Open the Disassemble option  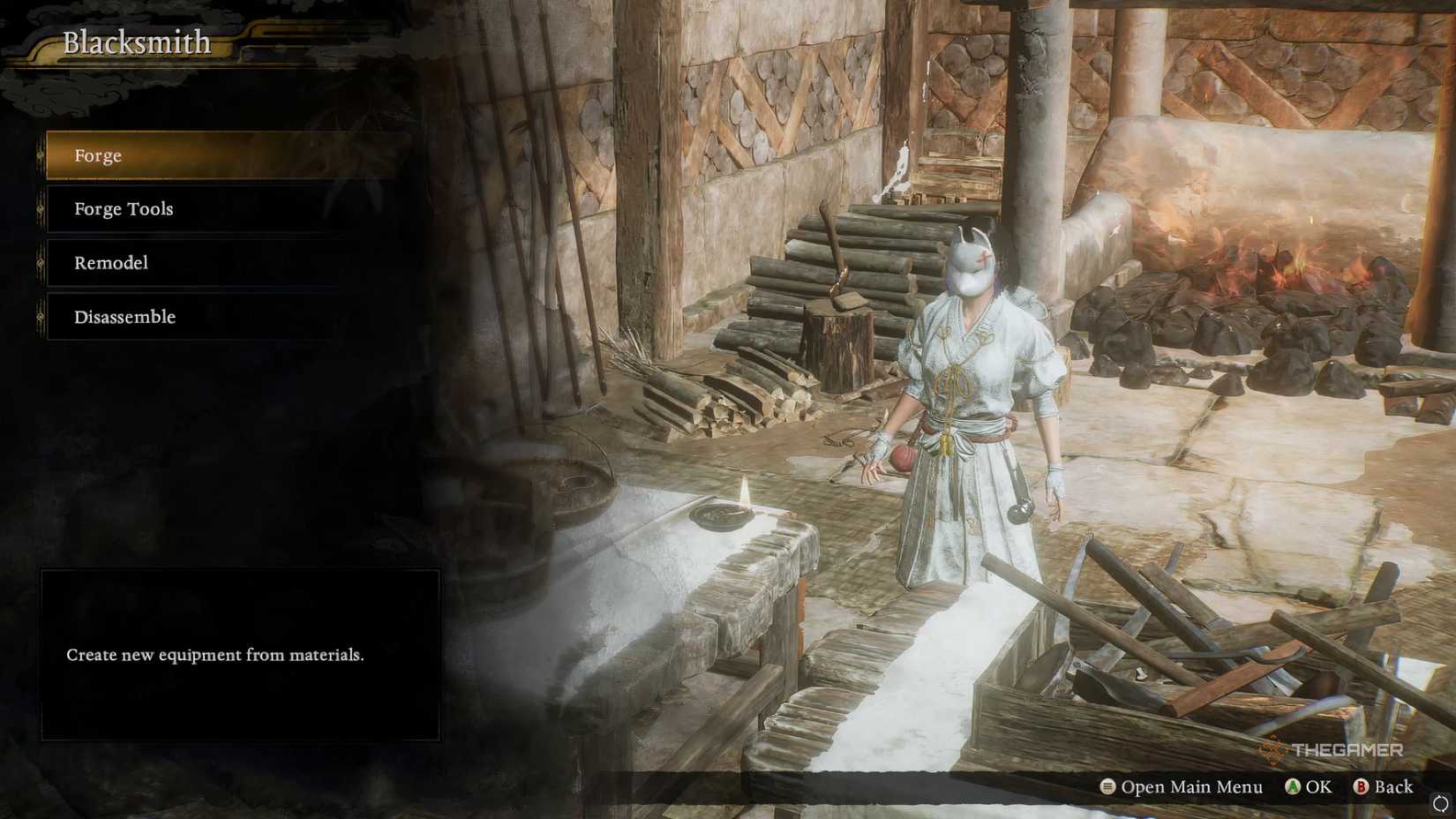(x=124, y=317)
